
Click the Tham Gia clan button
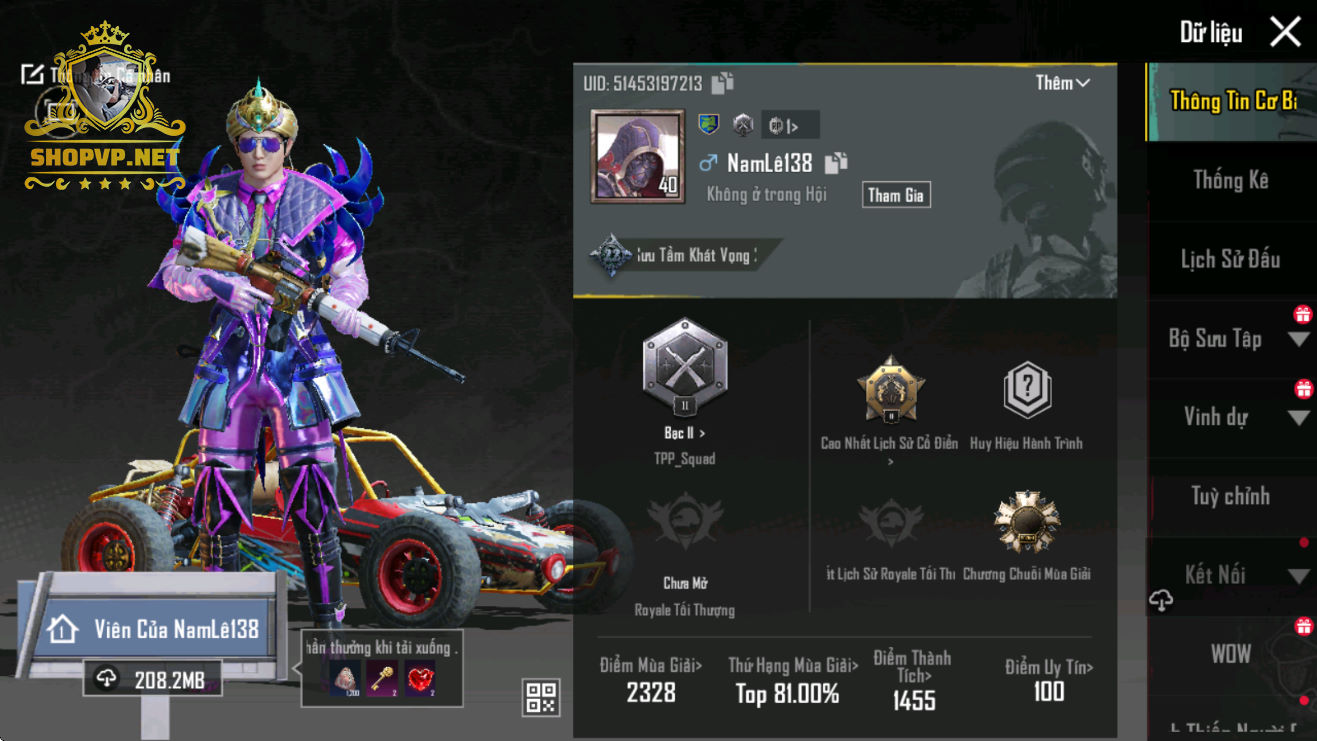pyautogui.click(x=896, y=195)
